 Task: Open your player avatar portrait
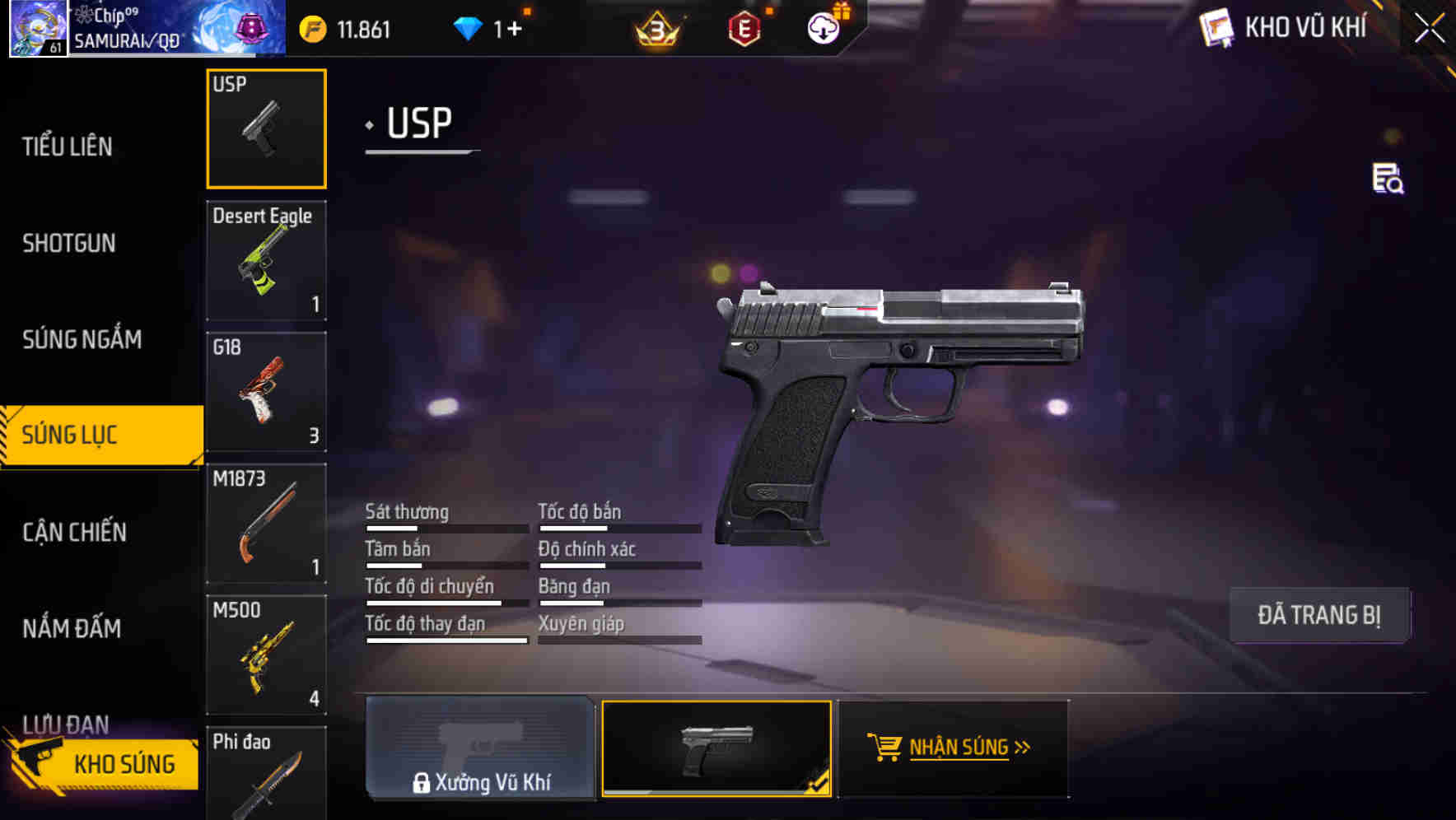(x=37, y=27)
